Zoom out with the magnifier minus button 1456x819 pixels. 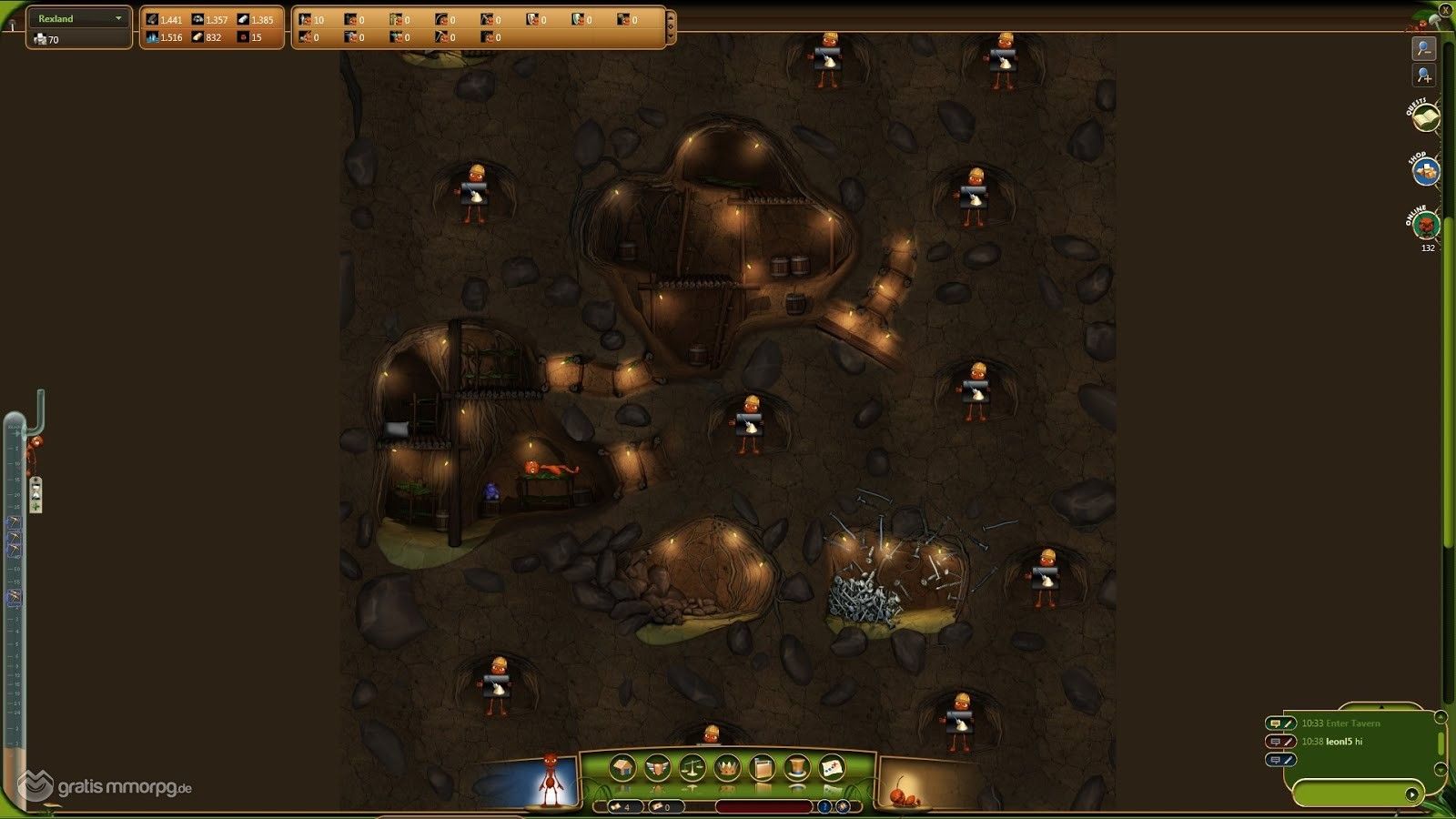coord(1424,48)
